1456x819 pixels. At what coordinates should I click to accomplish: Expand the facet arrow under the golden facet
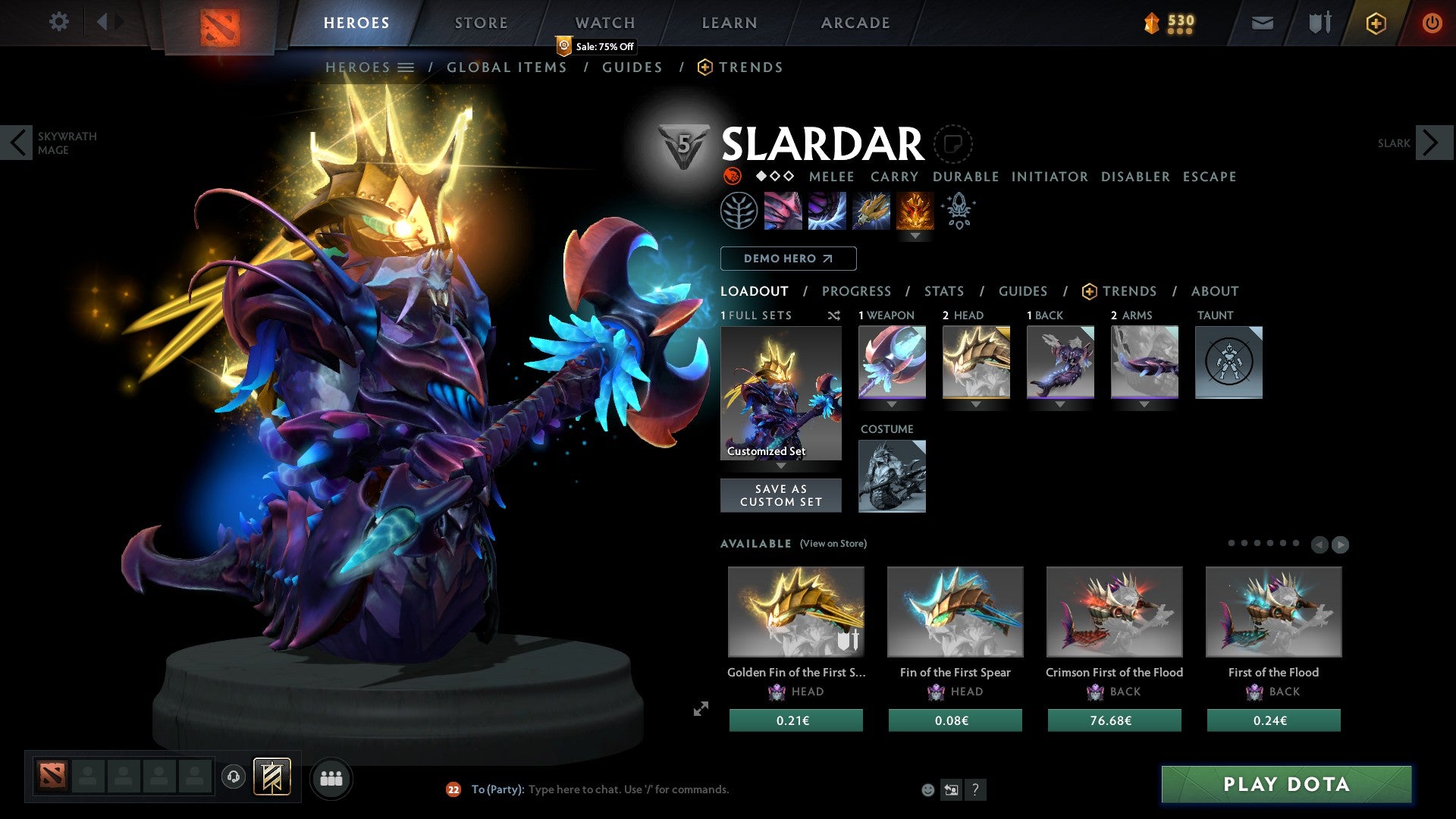click(x=917, y=237)
